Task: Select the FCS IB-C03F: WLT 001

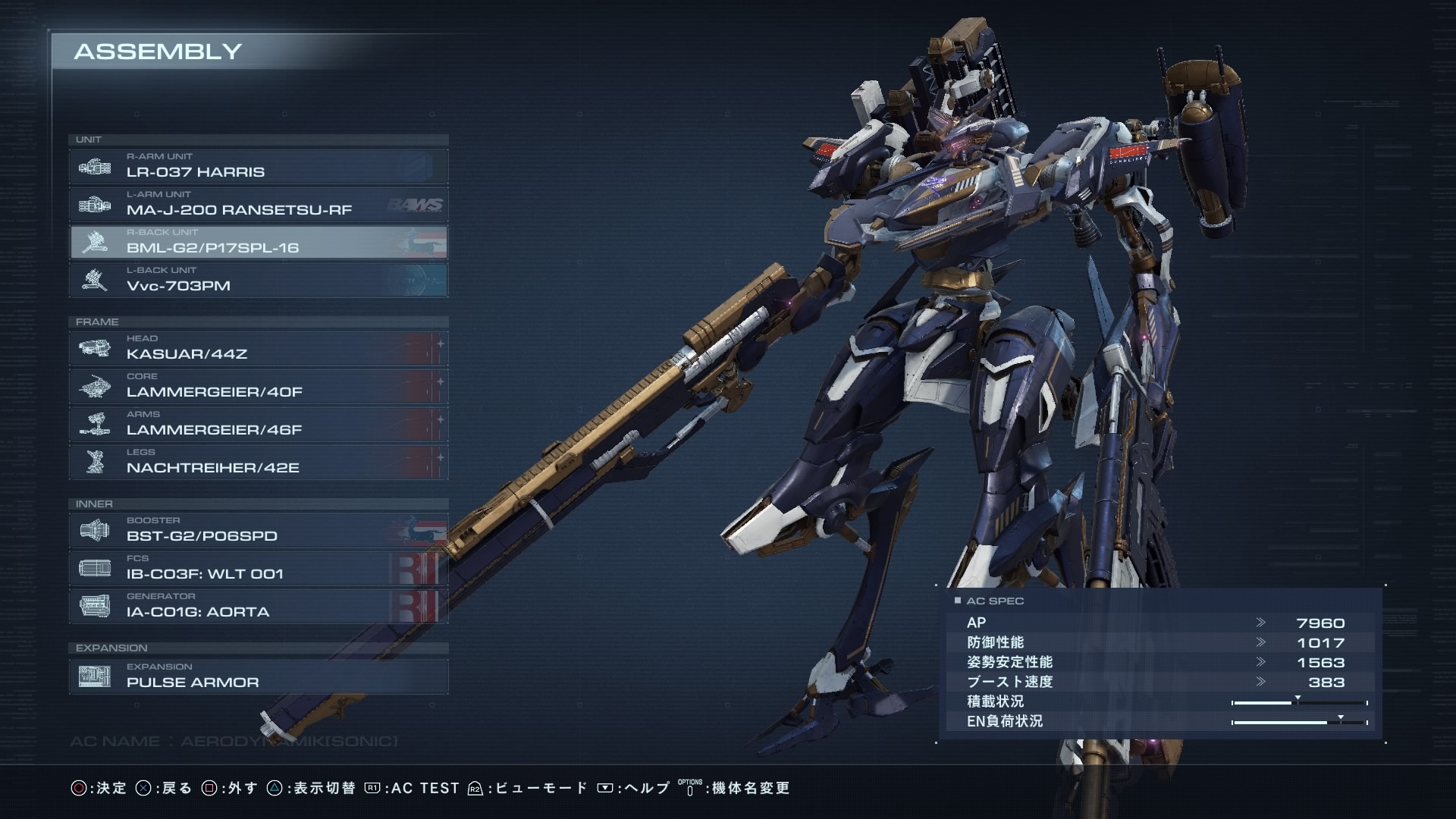Action: 258,568
